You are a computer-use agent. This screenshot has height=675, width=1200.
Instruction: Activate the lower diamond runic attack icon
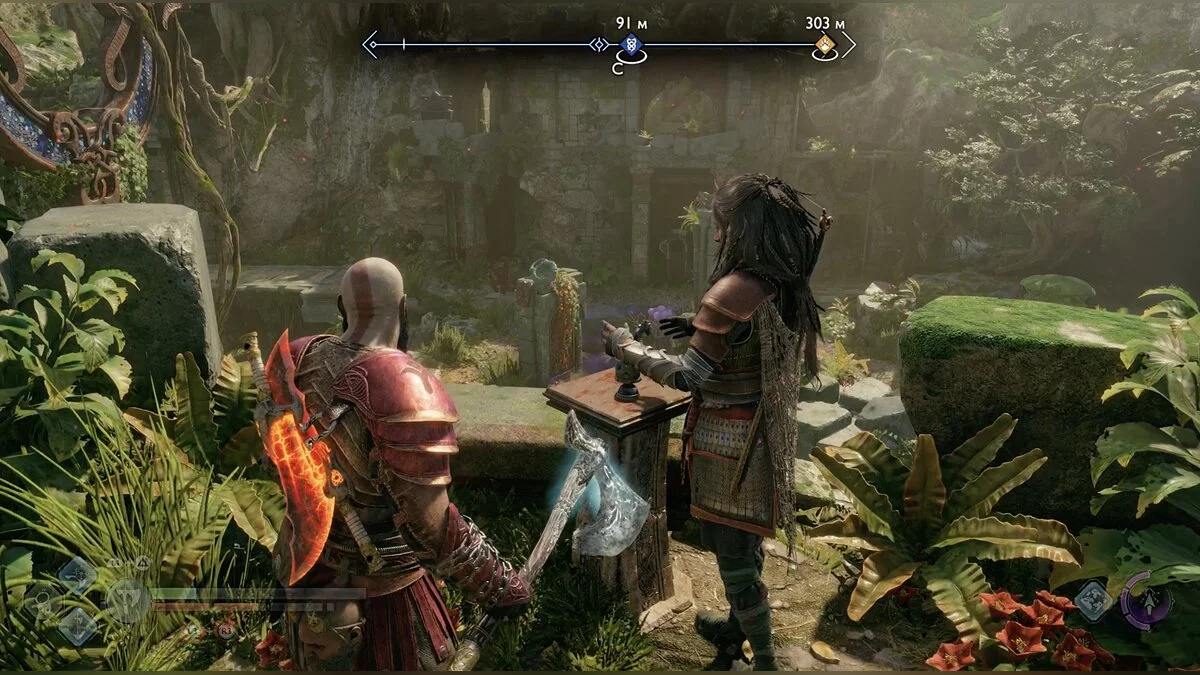click(77, 627)
